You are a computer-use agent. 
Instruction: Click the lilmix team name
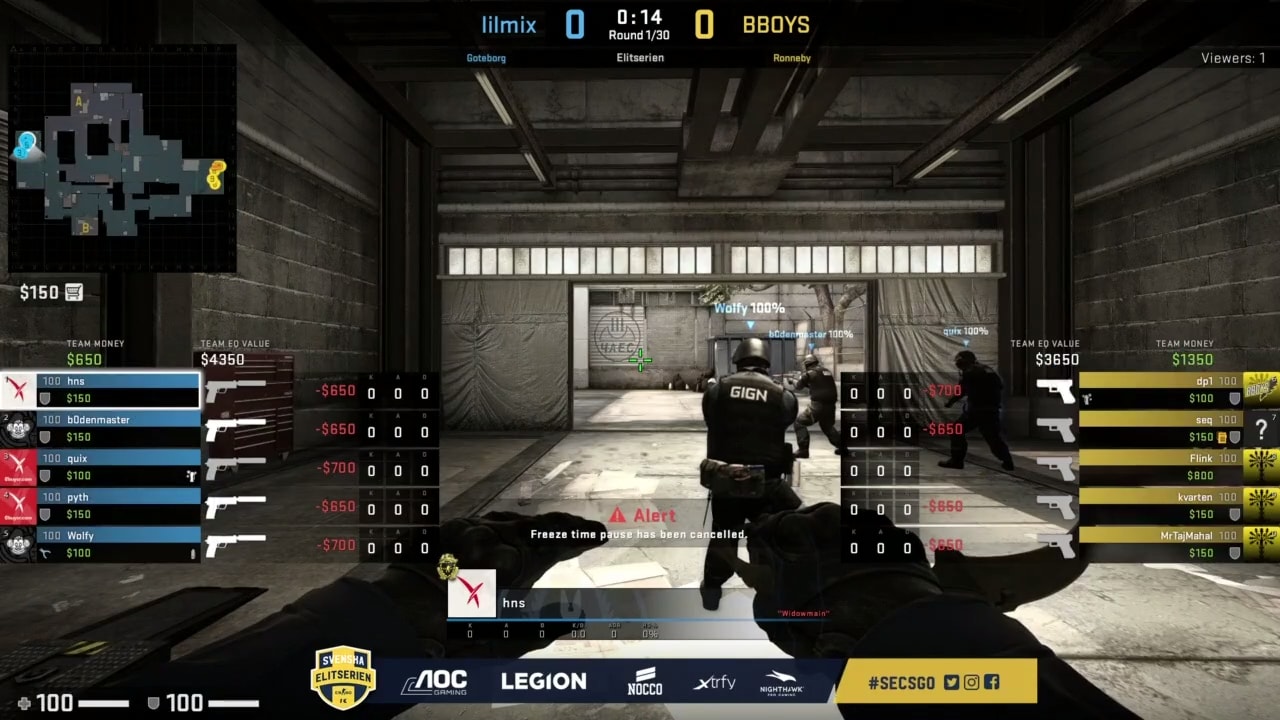pos(509,25)
